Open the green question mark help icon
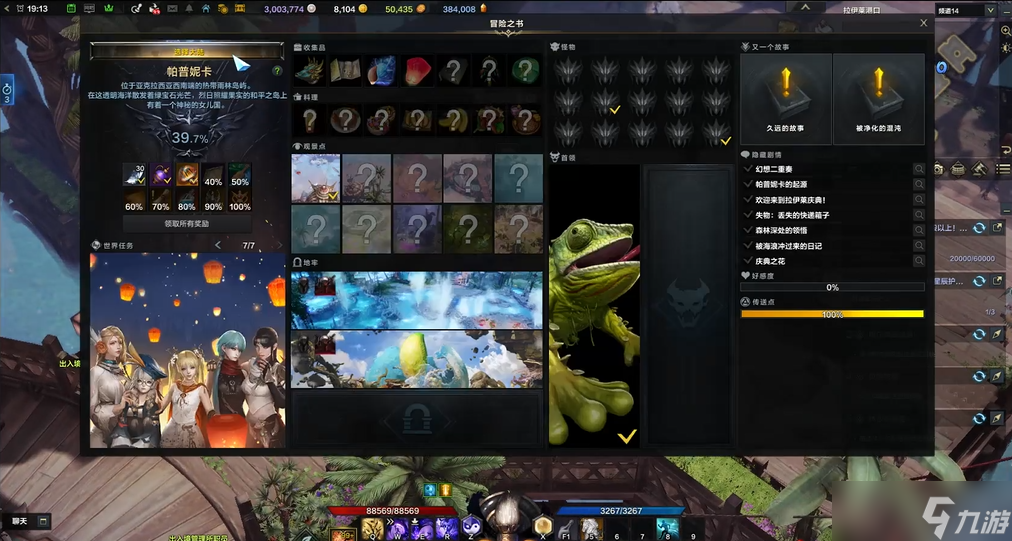The height and width of the screenshot is (541, 1012). pyautogui.click(x=277, y=71)
